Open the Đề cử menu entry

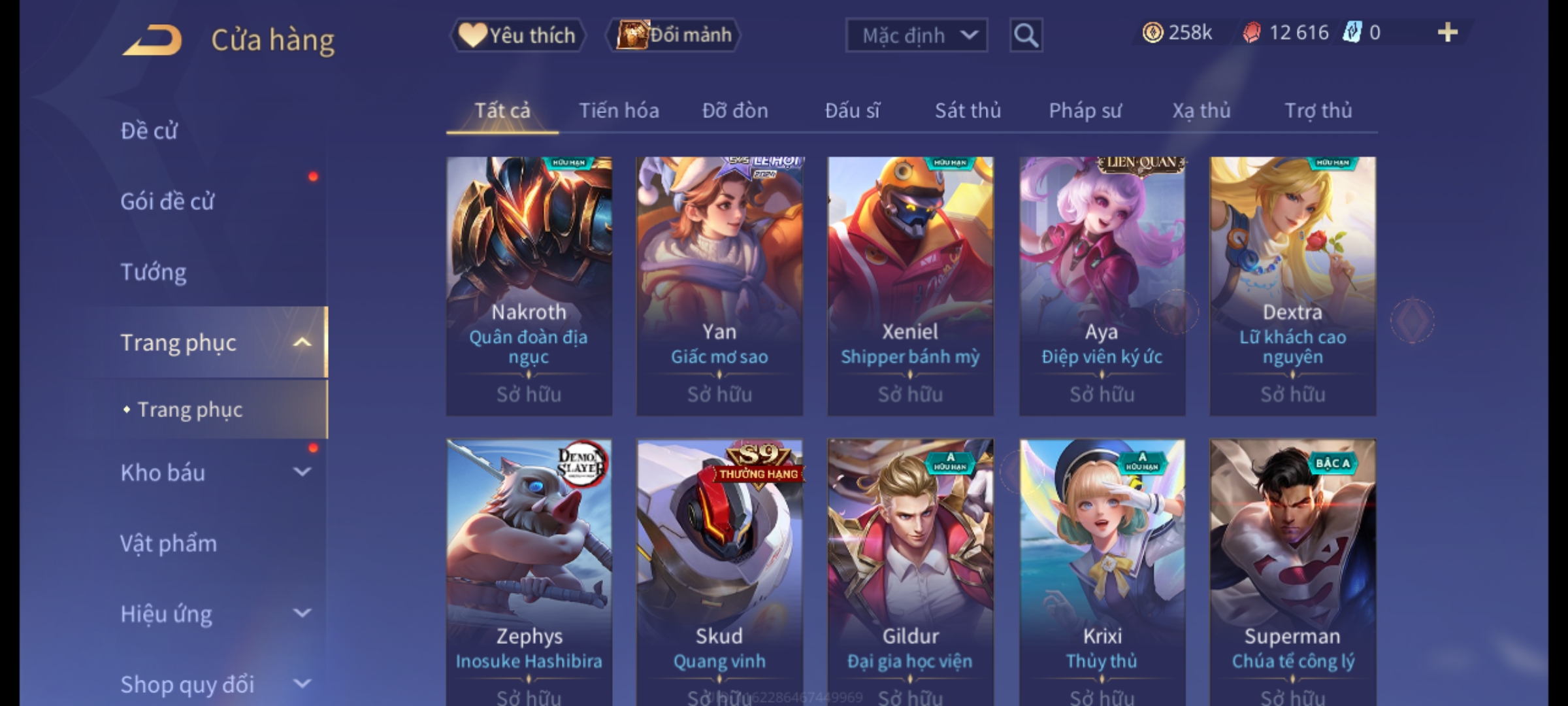149,131
